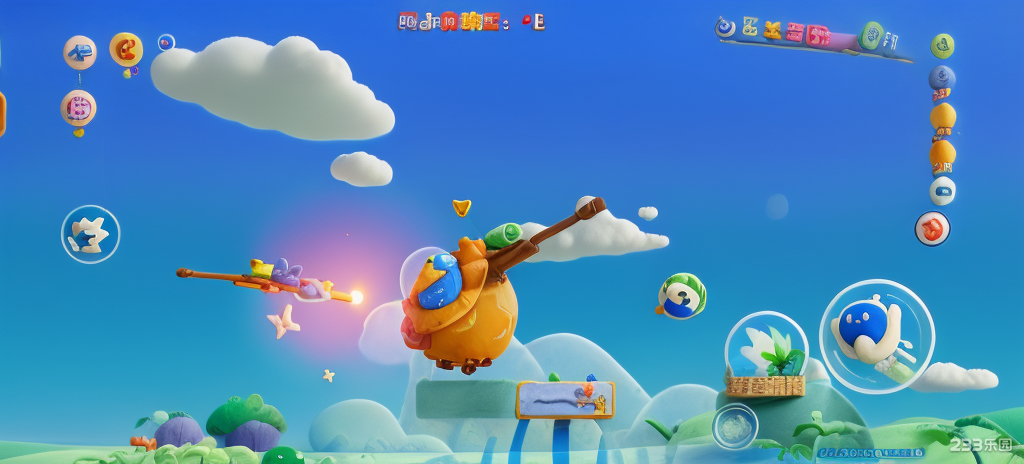Tap the balloon icon with blue arrow
This screenshot has width=1024, height=464.
pos(80,52)
